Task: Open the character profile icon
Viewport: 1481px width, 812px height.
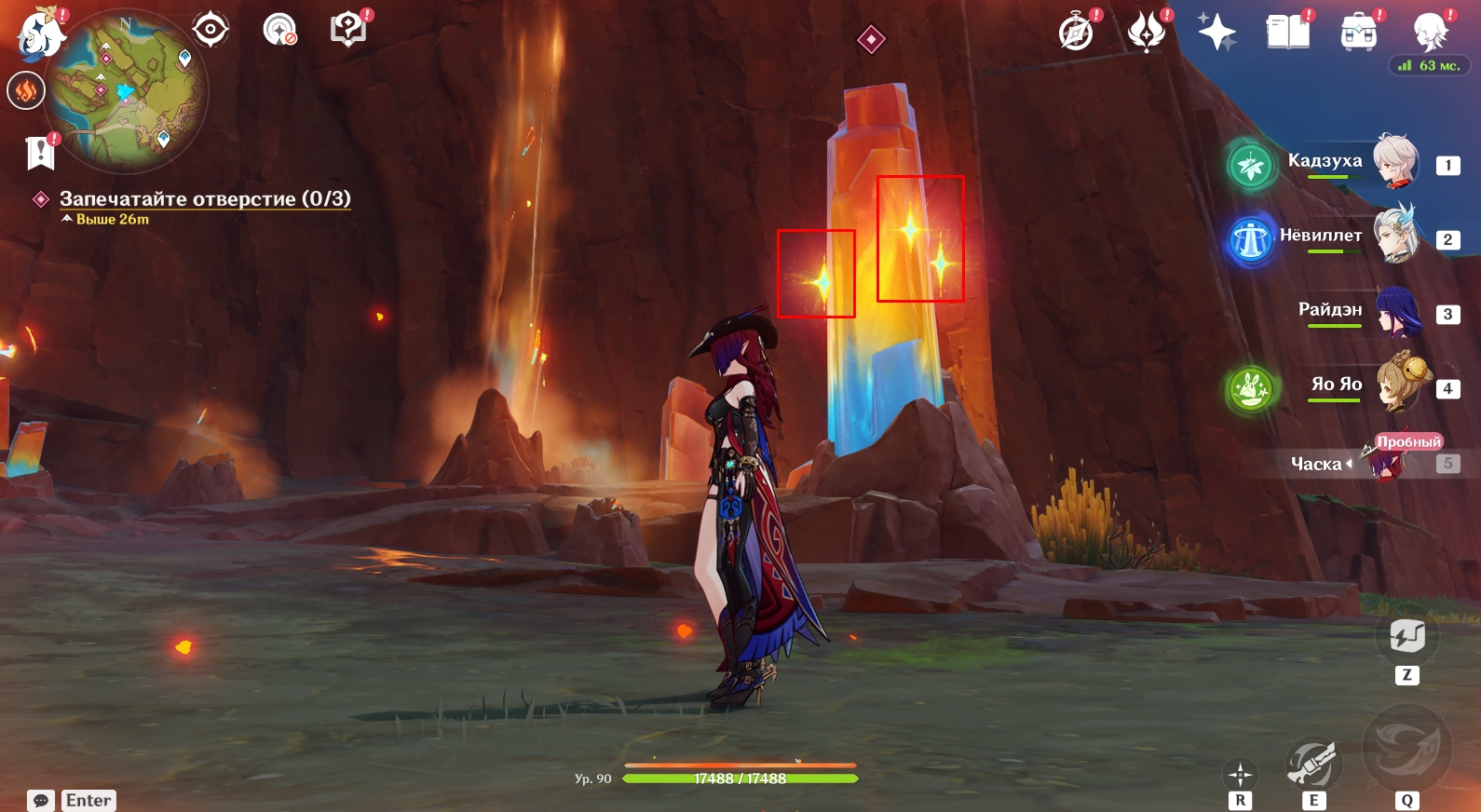Action: 1430,33
